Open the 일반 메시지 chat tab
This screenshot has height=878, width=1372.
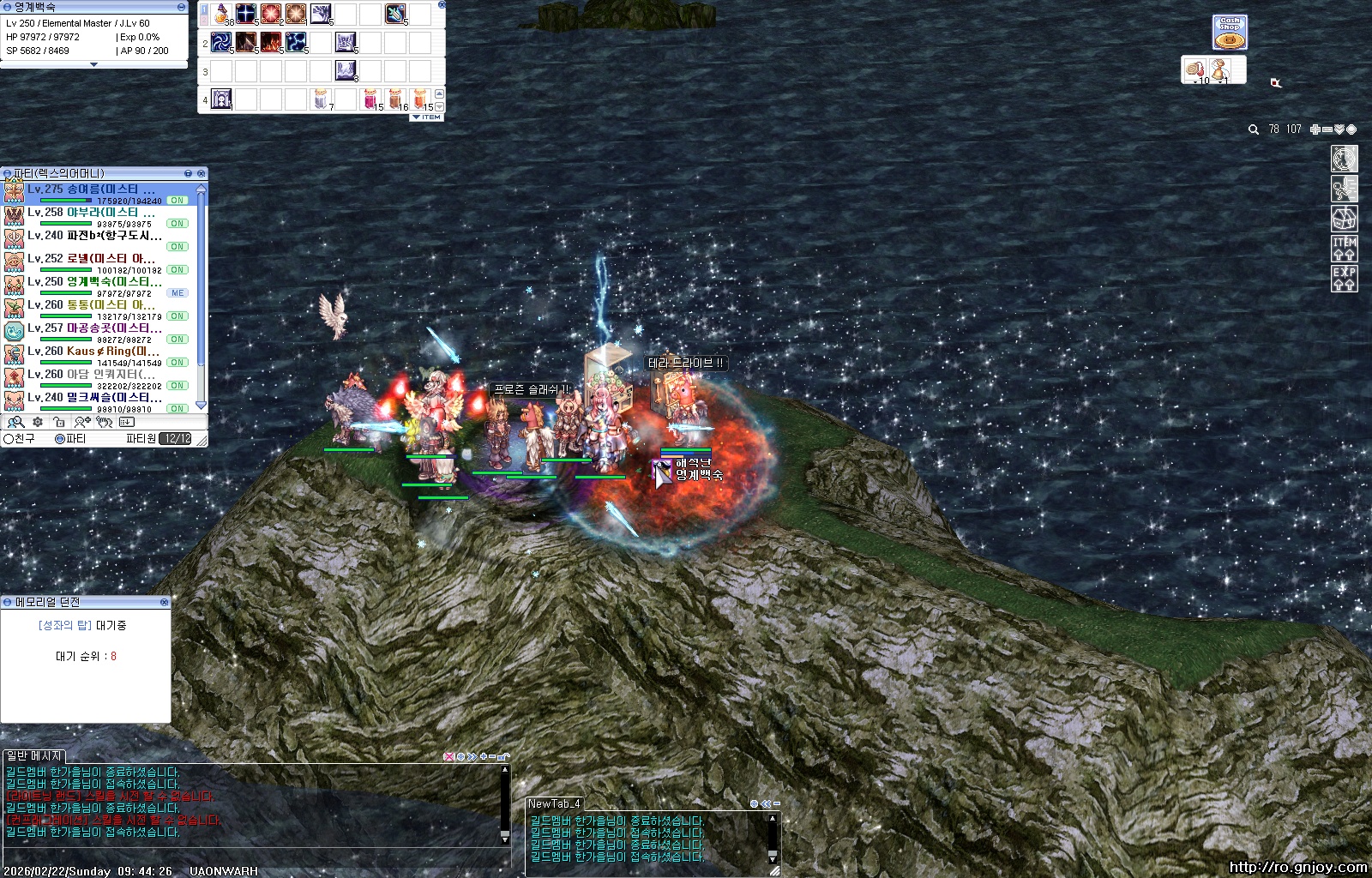click(34, 756)
